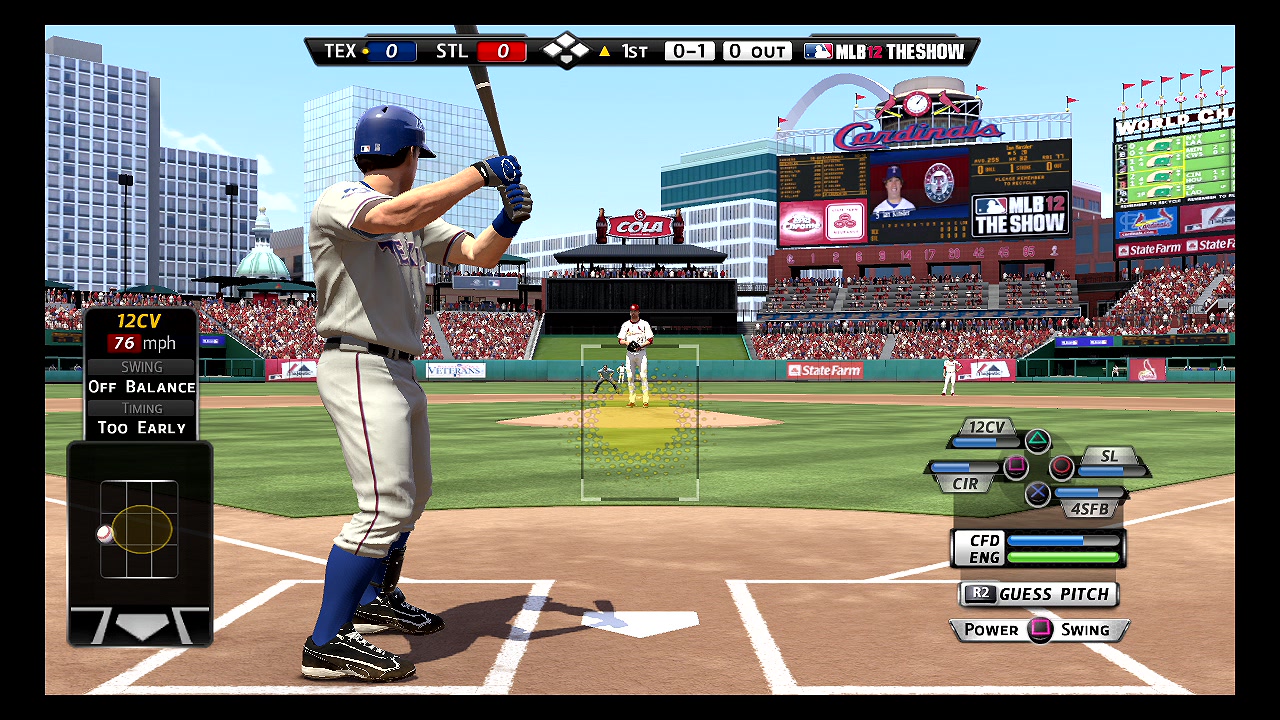Pick the CIR changeup pitch option
This screenshot has width=1280, height=720.
[965, 483]
